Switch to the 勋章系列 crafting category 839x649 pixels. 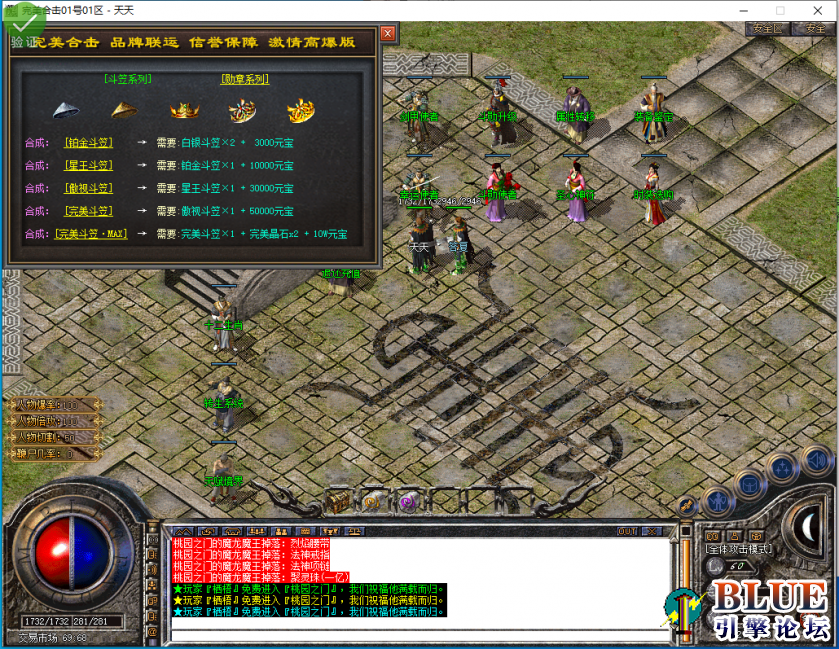tap(244, 78)
